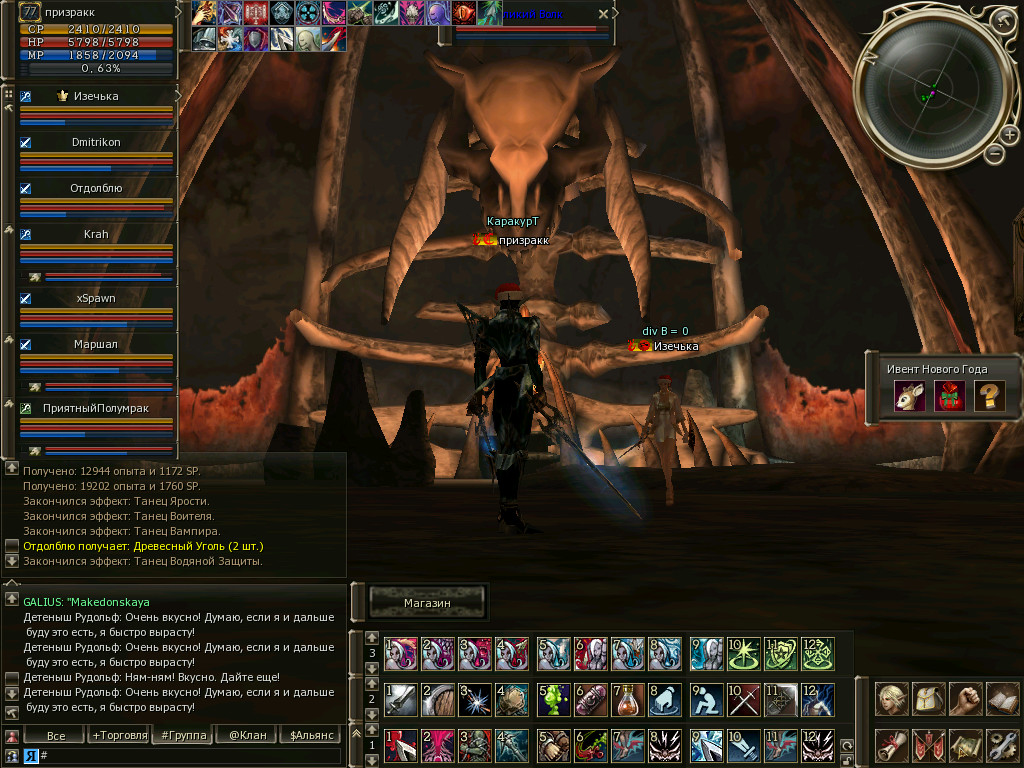The height and width of the screenshot is (768, 1024).
Task: Switch to the Все chat tab
Action: tap(56, 736)
